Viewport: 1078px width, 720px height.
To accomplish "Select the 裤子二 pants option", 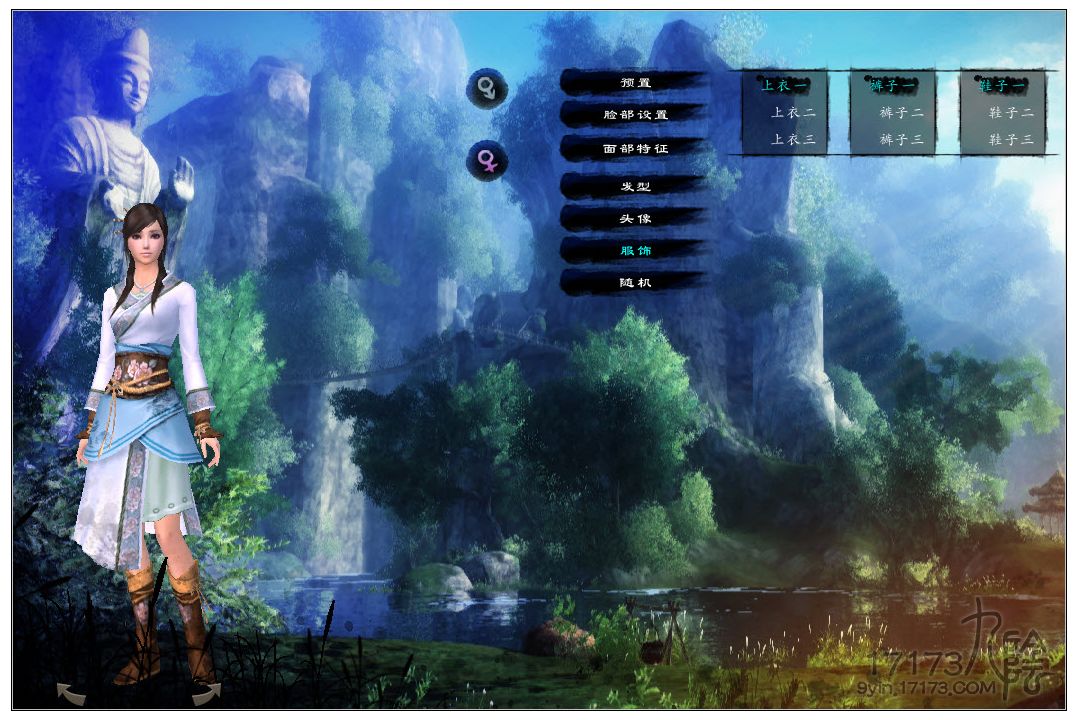I will (901, 113).
